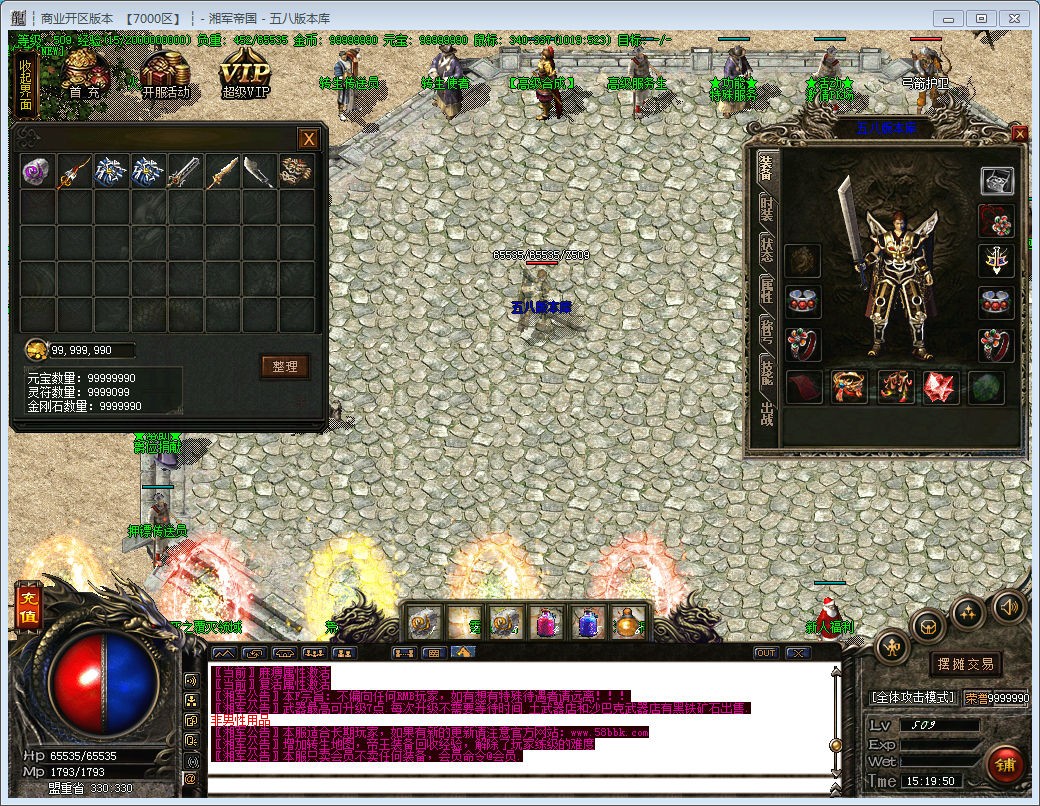This screenshot has width=1040, height=806.
Task: Select the purple swirl stone in bag
Action: pyautogui.click(x=37, y=171)
